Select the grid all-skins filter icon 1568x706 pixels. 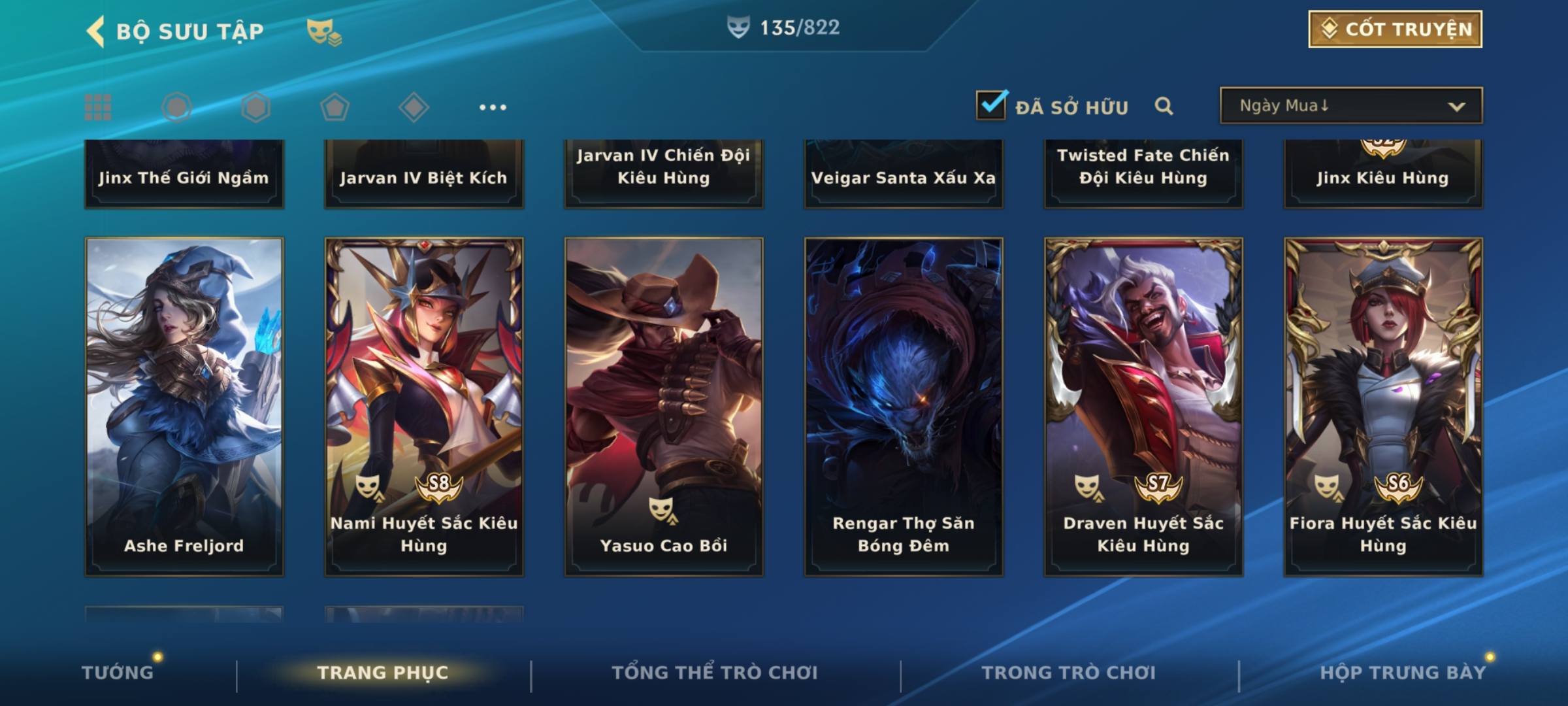tap(98, 107)
